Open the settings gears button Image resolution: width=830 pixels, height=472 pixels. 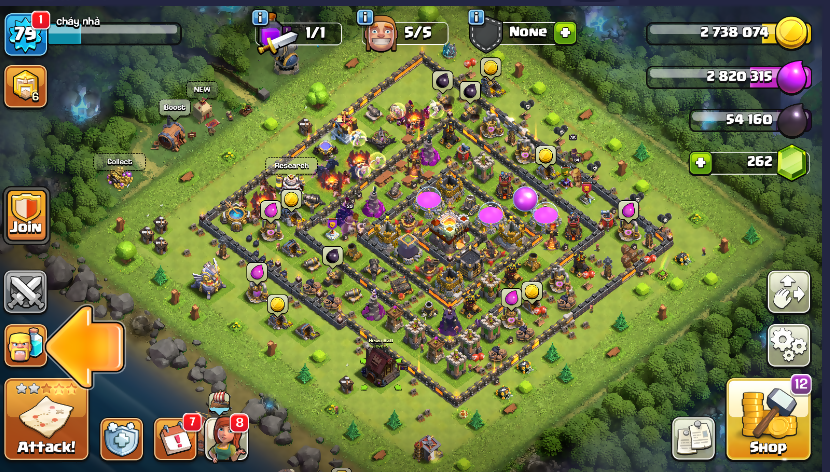point(788,346)
